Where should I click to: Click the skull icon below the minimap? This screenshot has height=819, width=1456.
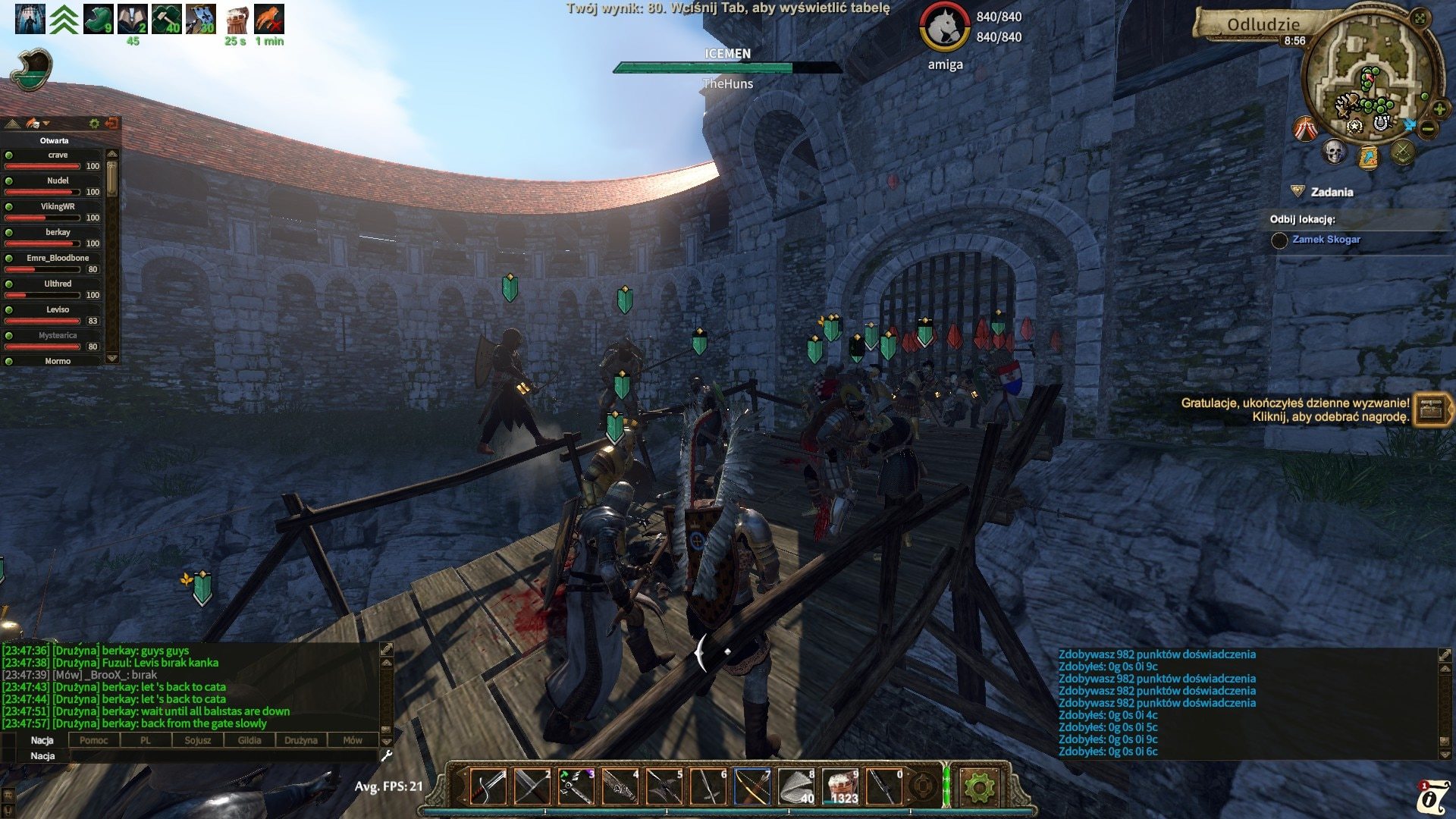(x=1334, y=152)
